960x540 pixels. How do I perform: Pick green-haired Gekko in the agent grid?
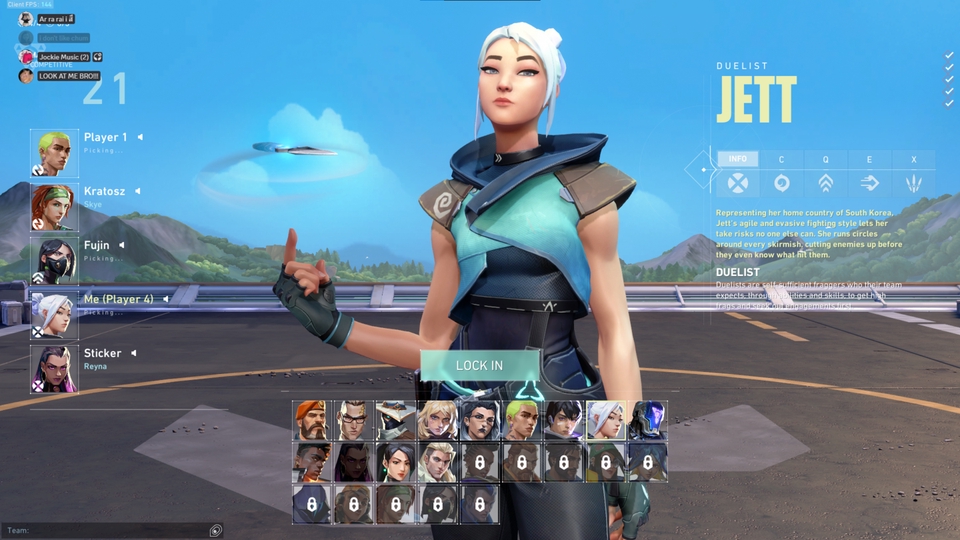pos(520,421)
